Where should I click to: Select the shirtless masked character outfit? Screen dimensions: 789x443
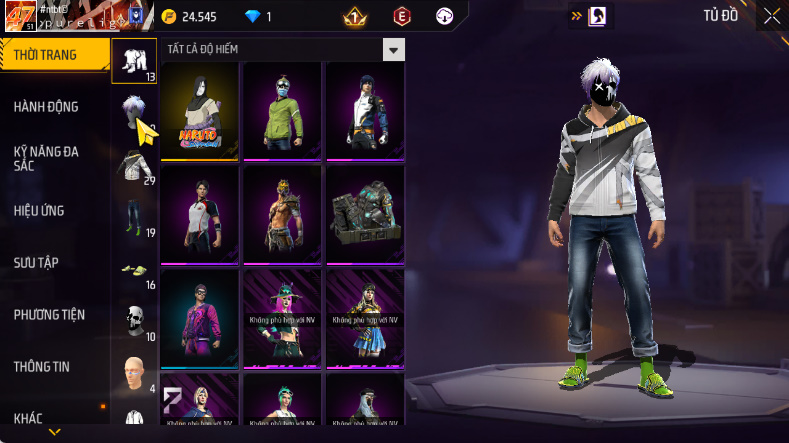click(282, 213)
